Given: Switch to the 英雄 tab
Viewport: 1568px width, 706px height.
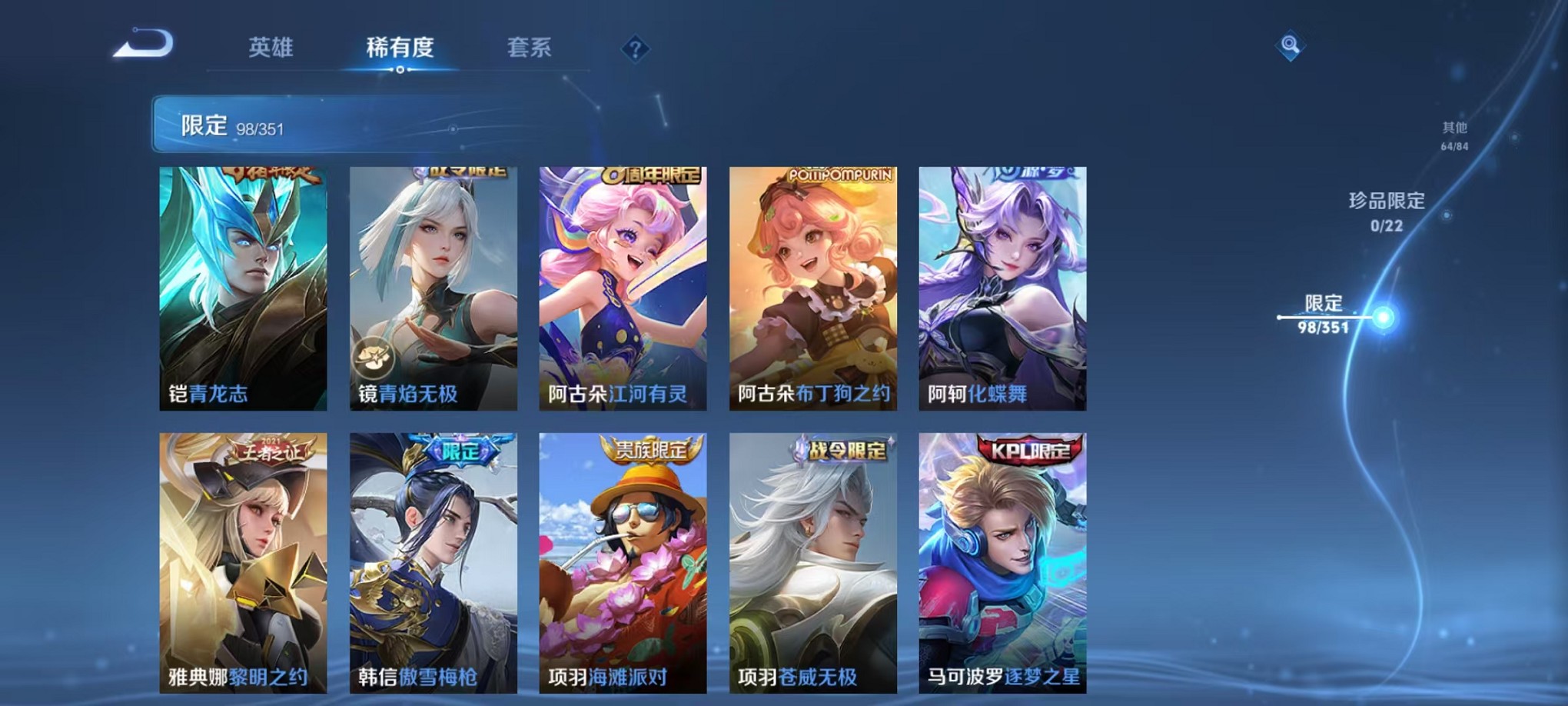Looking at the screenshot, I should tap(270, 48).
